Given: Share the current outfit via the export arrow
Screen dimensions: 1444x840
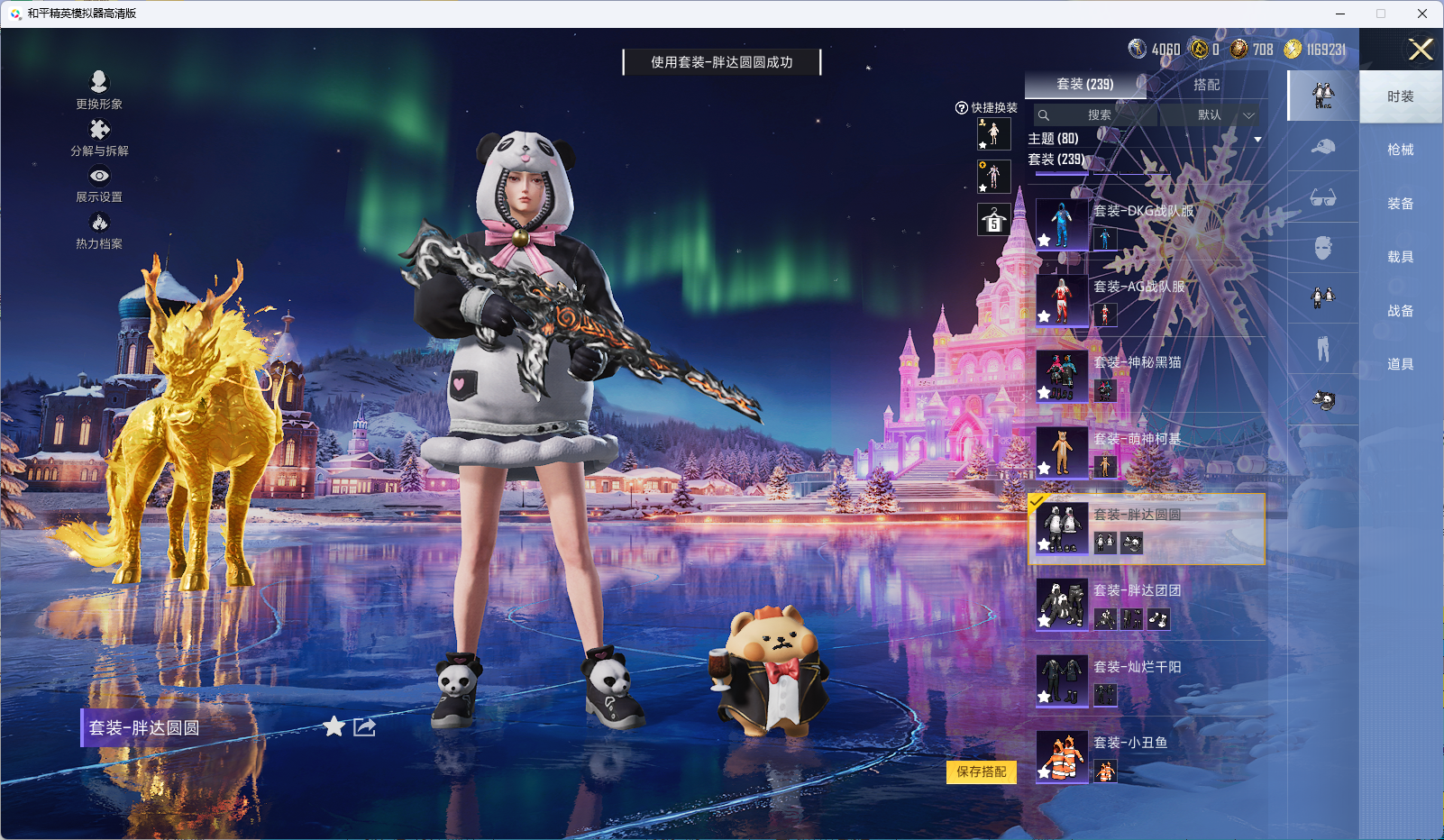Looking at the screenshot, I should (362, 726).
